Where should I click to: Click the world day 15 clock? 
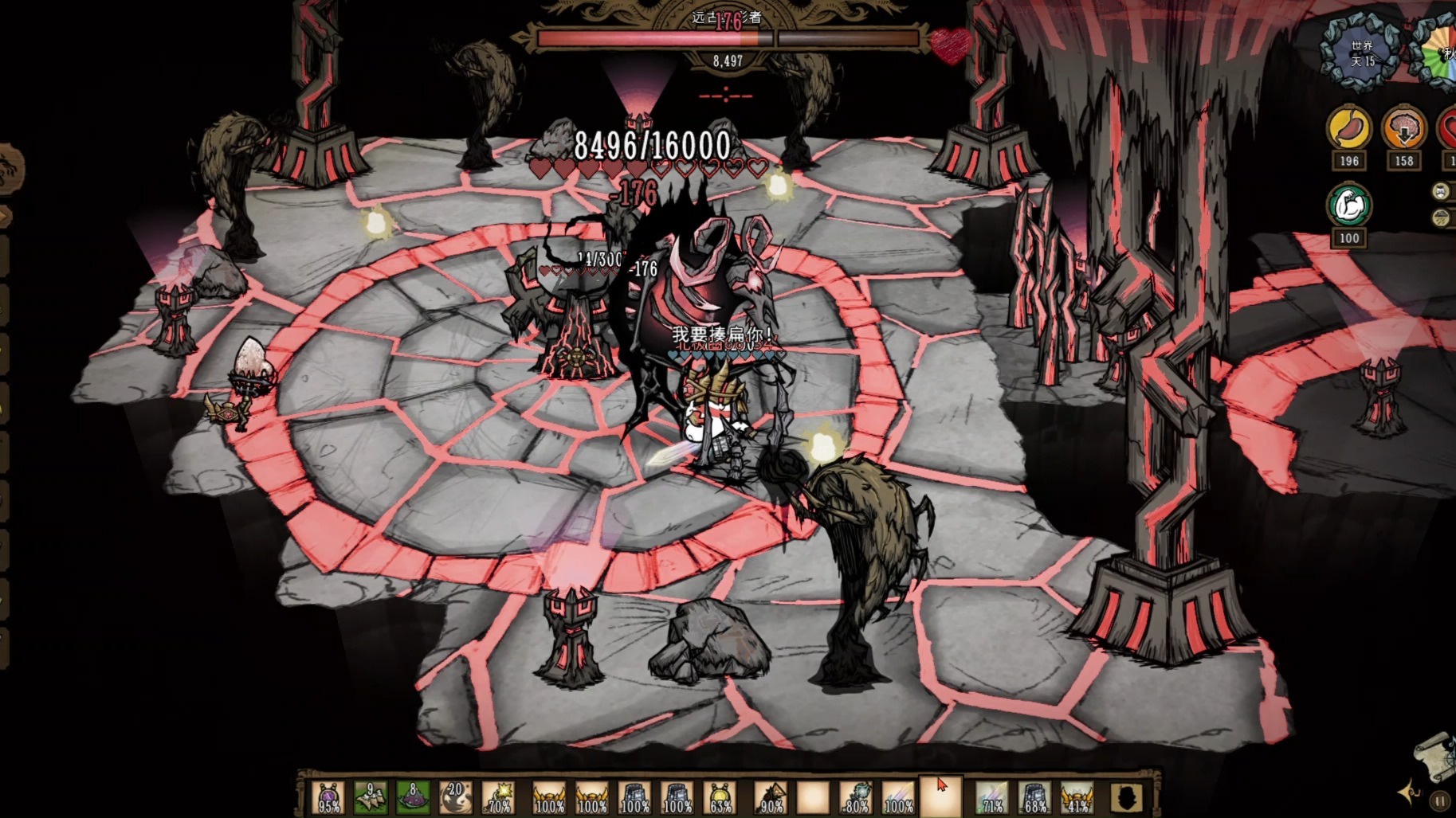coord(1361,53)
